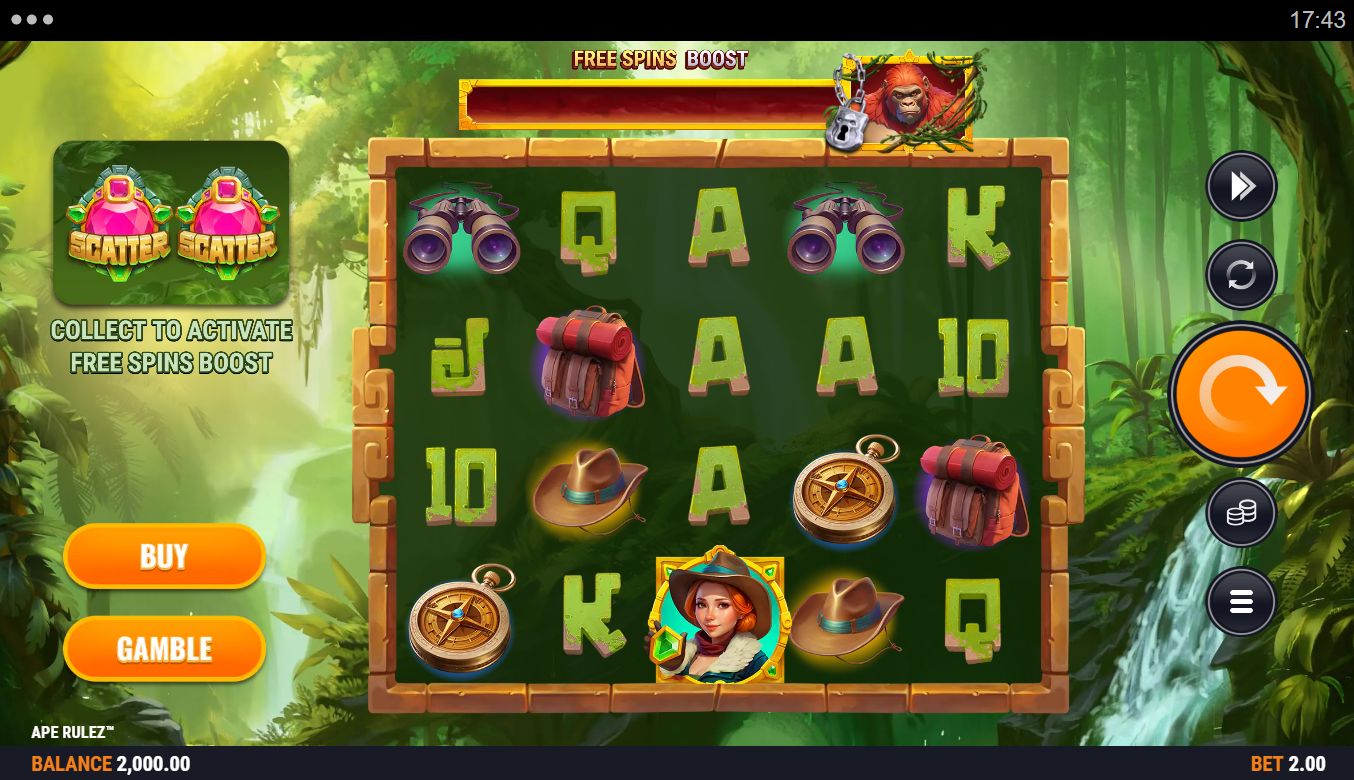
Task: Spin the reels with the orange button
Action: pyautogui.click(x=1240, y=394)
